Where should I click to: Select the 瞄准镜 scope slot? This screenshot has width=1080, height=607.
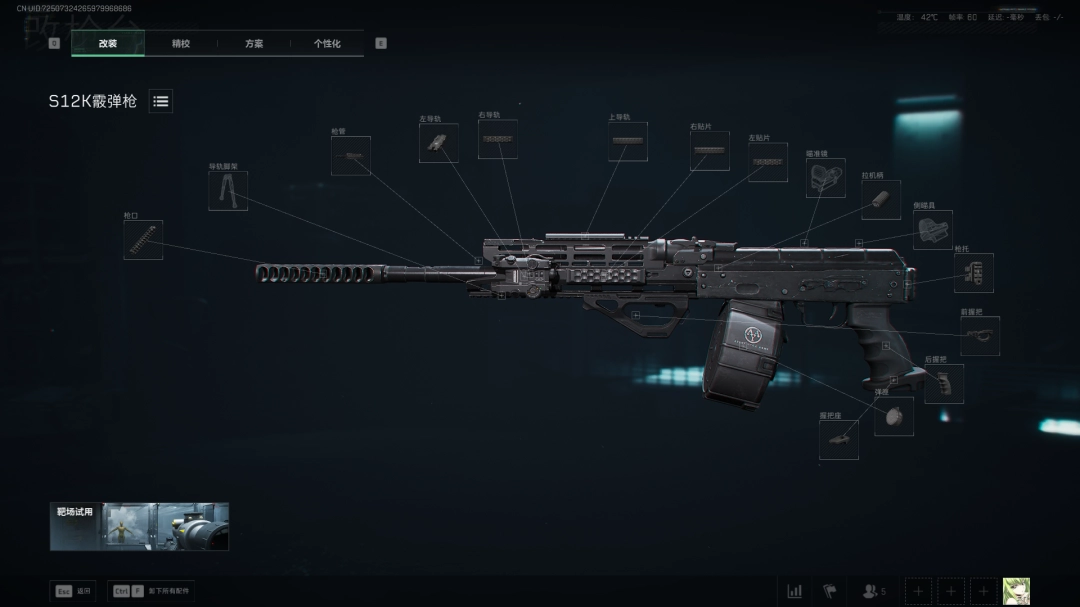tap(826, 178)
